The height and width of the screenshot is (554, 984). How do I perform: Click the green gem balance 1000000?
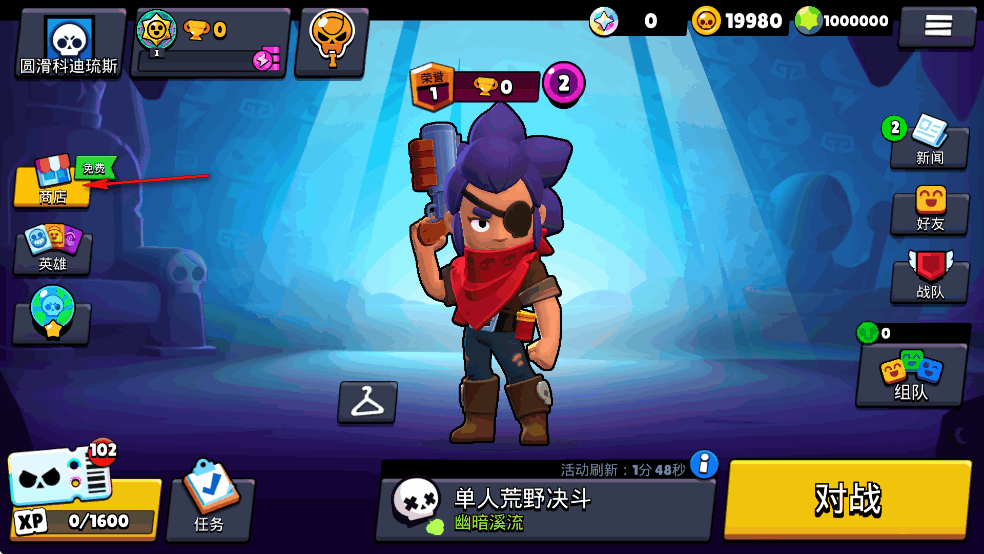[x=843, y=20]
